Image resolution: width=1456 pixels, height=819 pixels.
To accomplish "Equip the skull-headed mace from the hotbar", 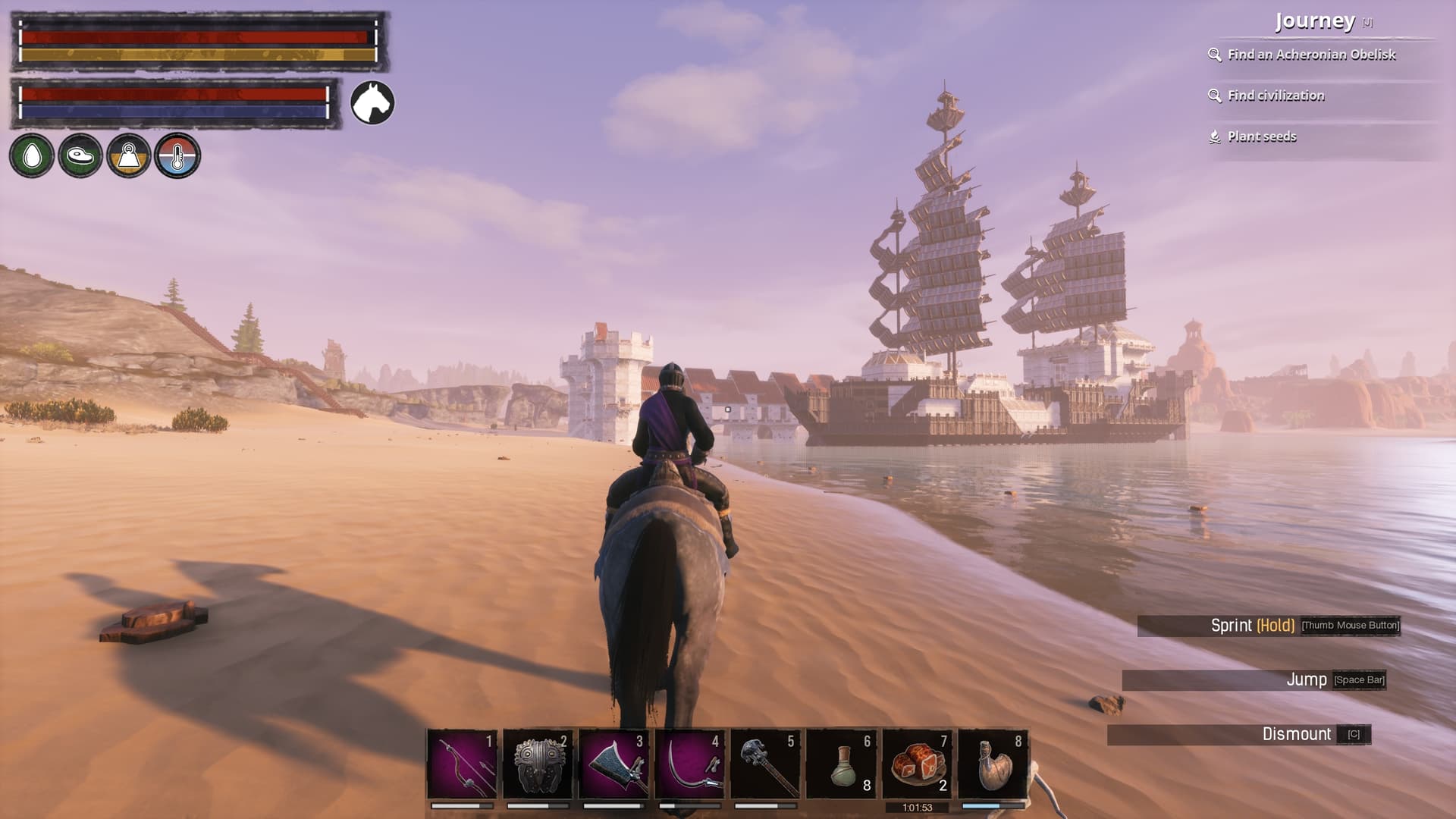I will point(765,764).
